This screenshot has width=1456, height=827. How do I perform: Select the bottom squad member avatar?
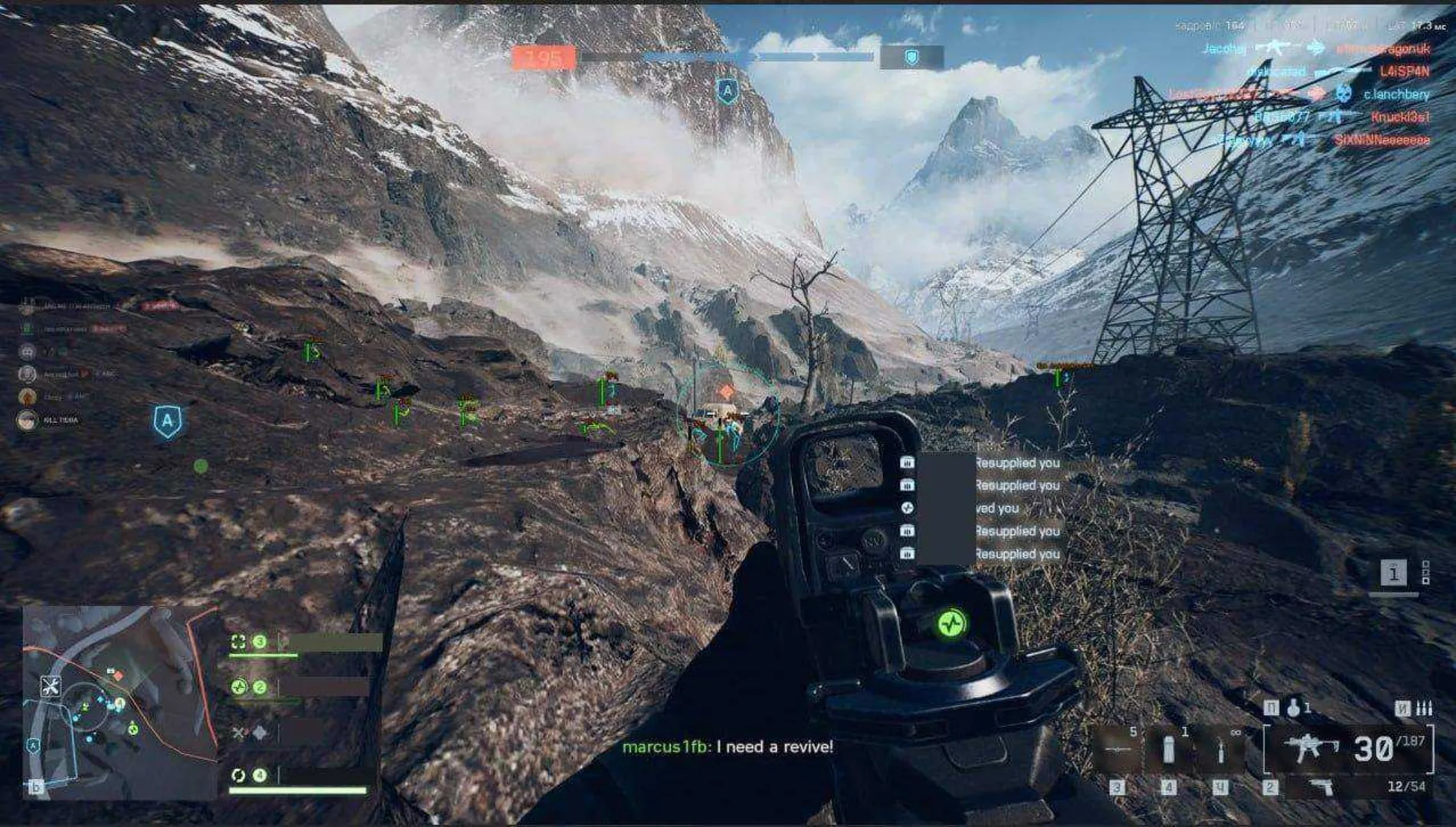pos(28,420)
